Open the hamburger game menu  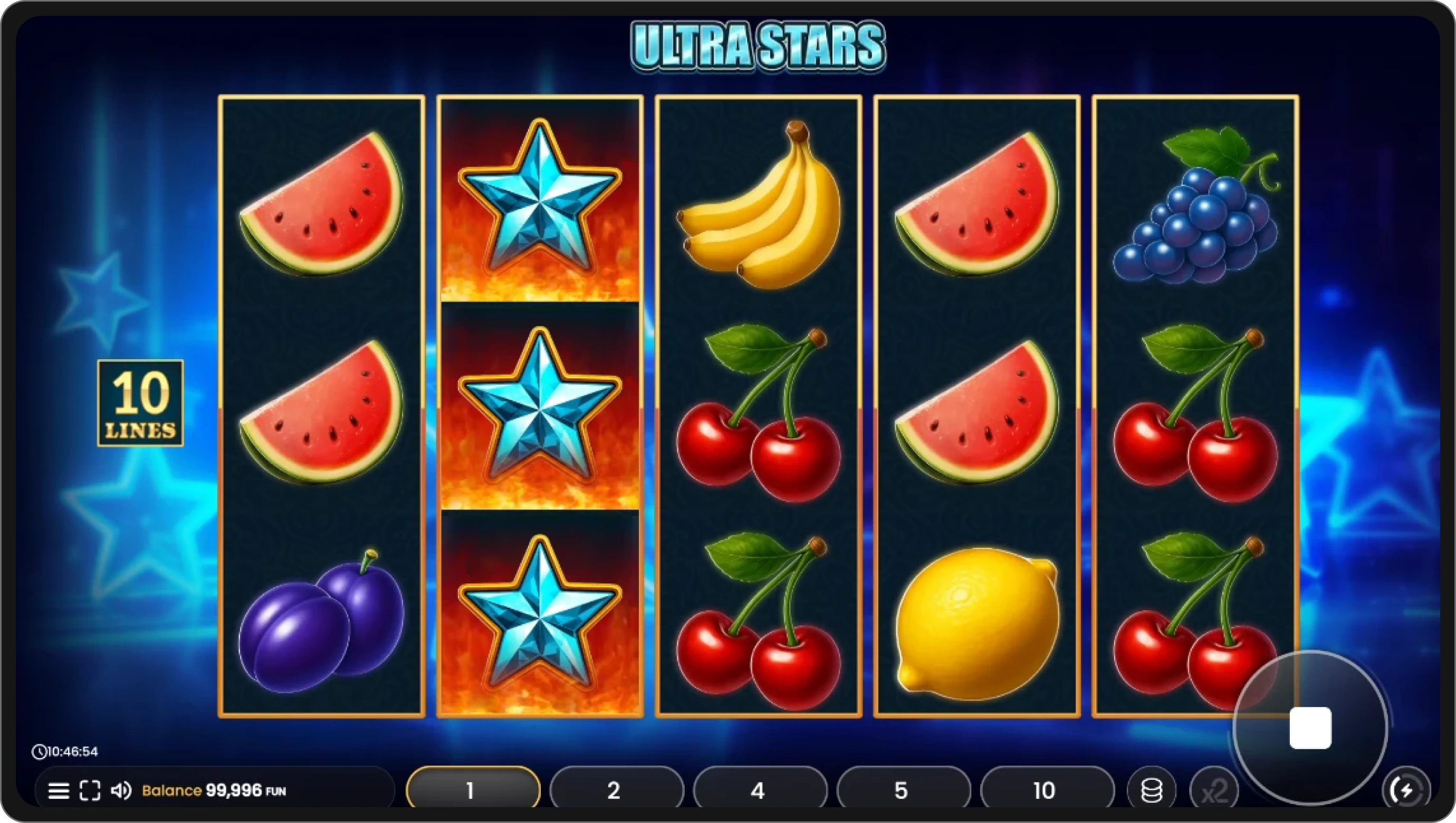point(59,790)
